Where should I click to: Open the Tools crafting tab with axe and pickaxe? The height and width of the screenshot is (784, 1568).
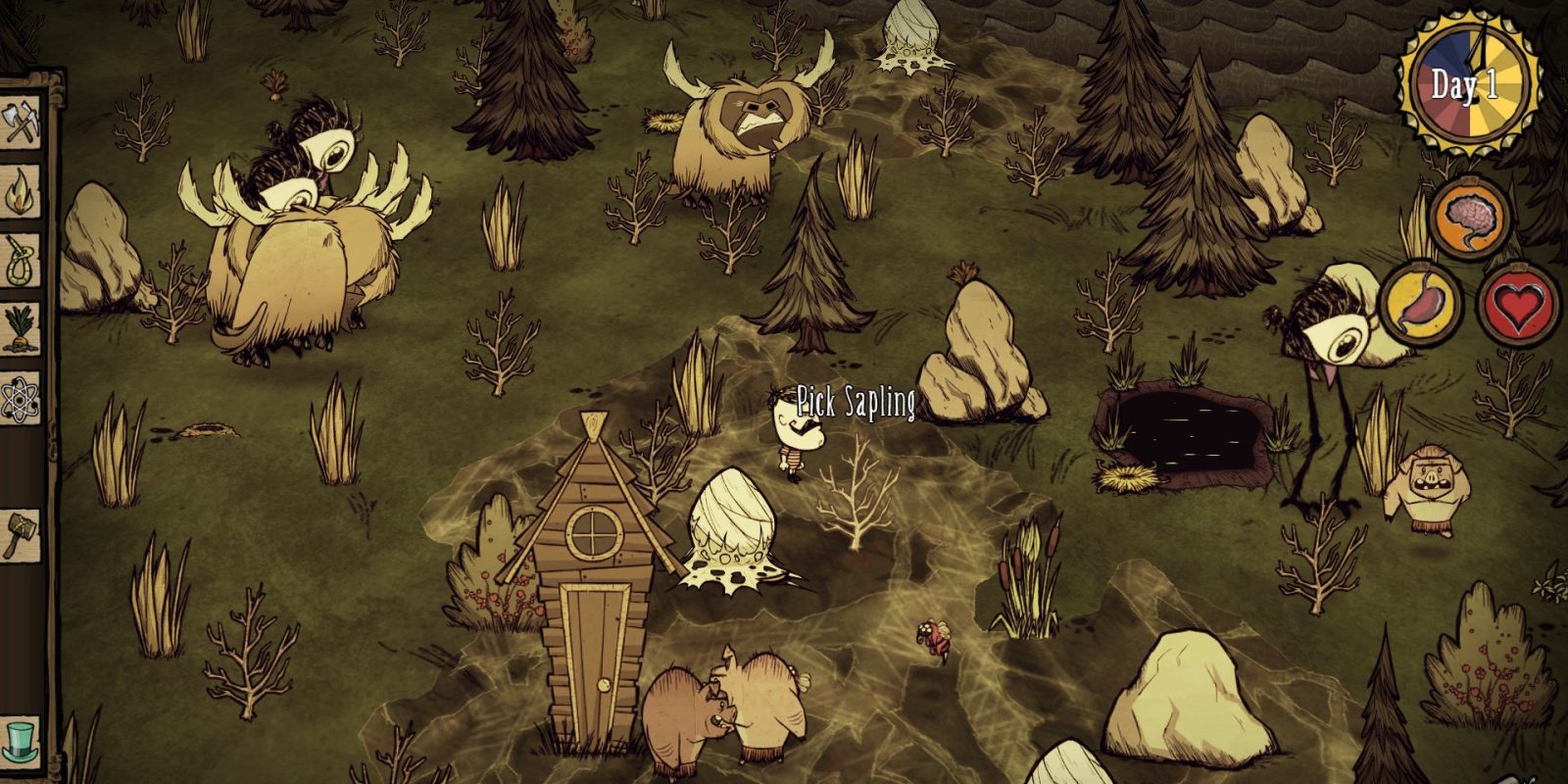22,124
